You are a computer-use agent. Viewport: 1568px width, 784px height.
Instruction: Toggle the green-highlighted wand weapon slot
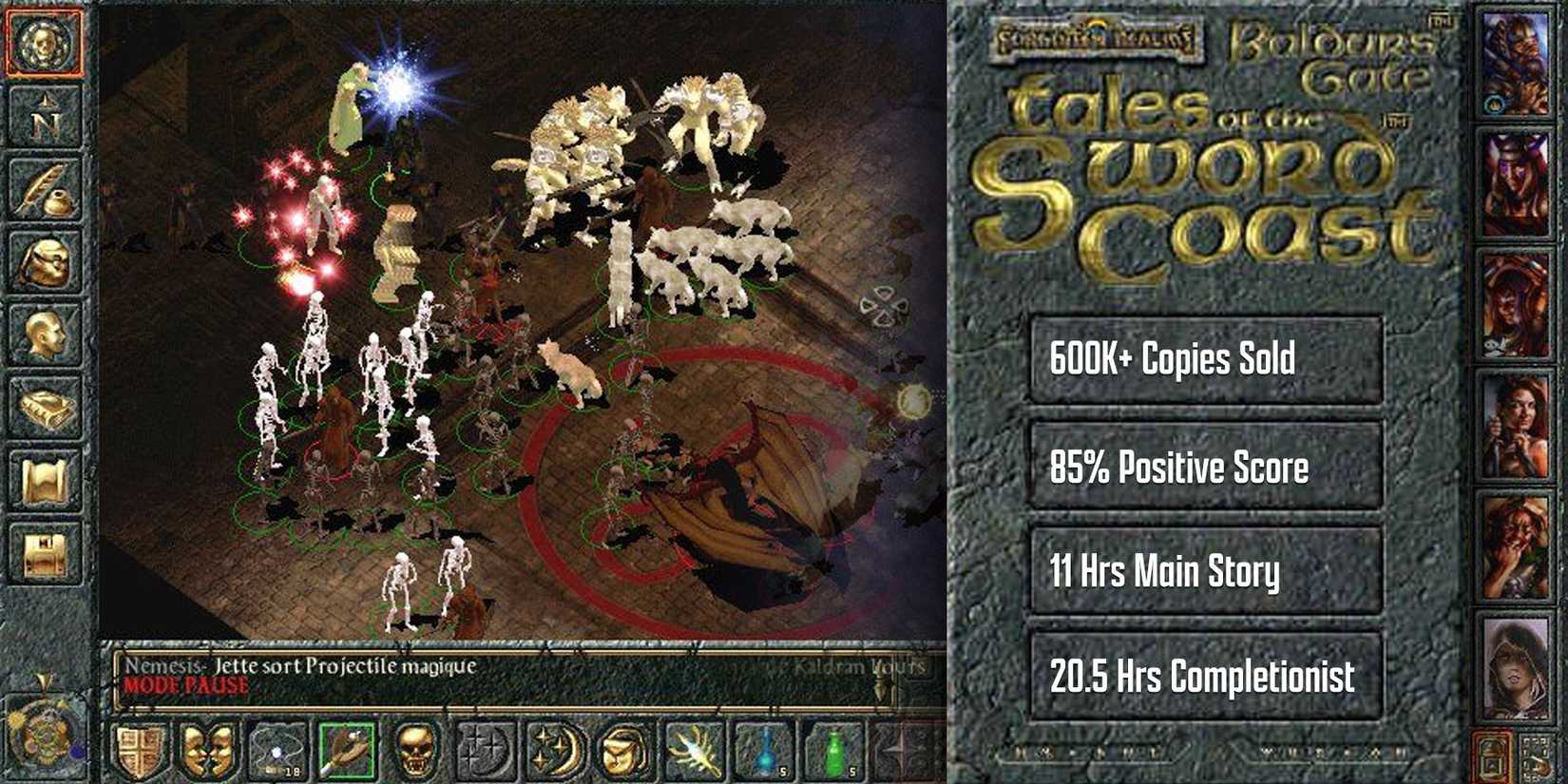pyautogui.click(x=347, y=751)
